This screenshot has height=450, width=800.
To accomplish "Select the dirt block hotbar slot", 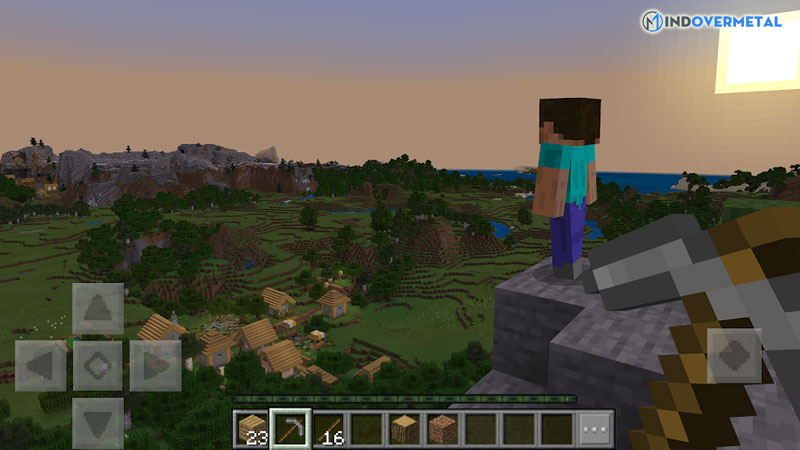I will tap(443, 428).
